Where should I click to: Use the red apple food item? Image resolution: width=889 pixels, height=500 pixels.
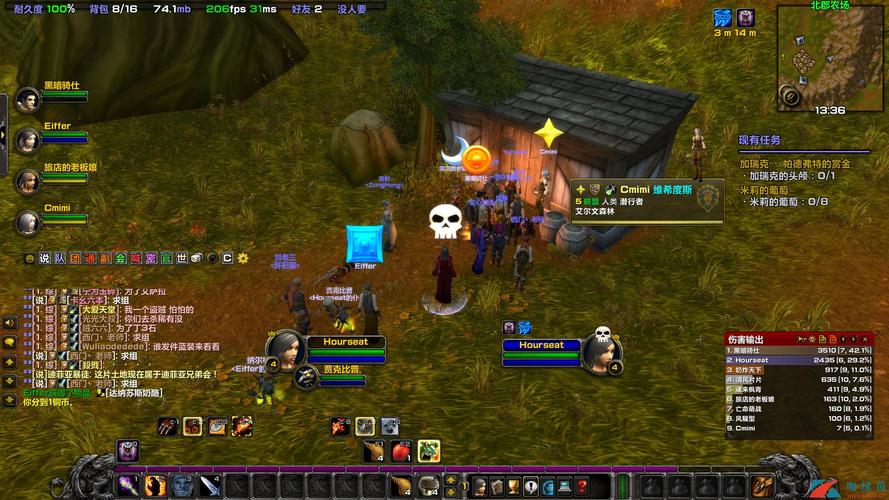[x=400, y=451]
